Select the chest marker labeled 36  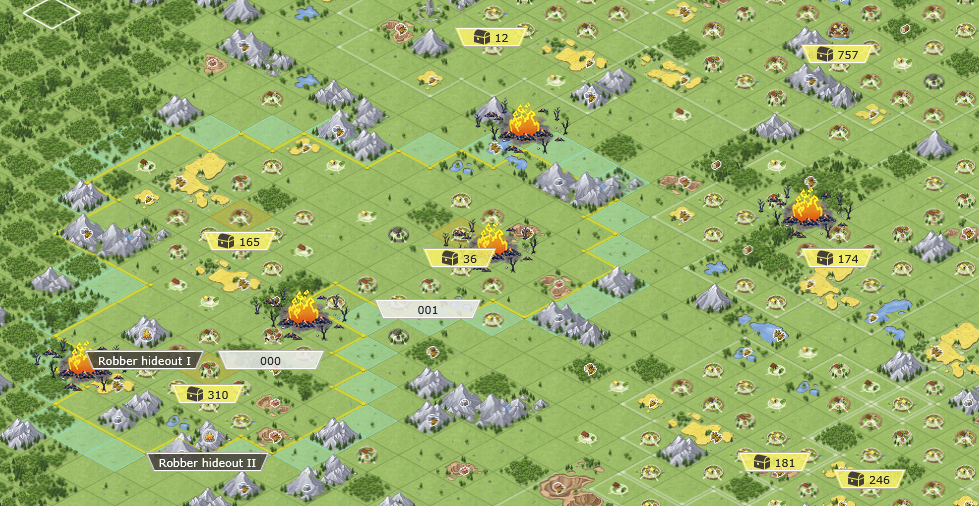(x=459, y=258)
